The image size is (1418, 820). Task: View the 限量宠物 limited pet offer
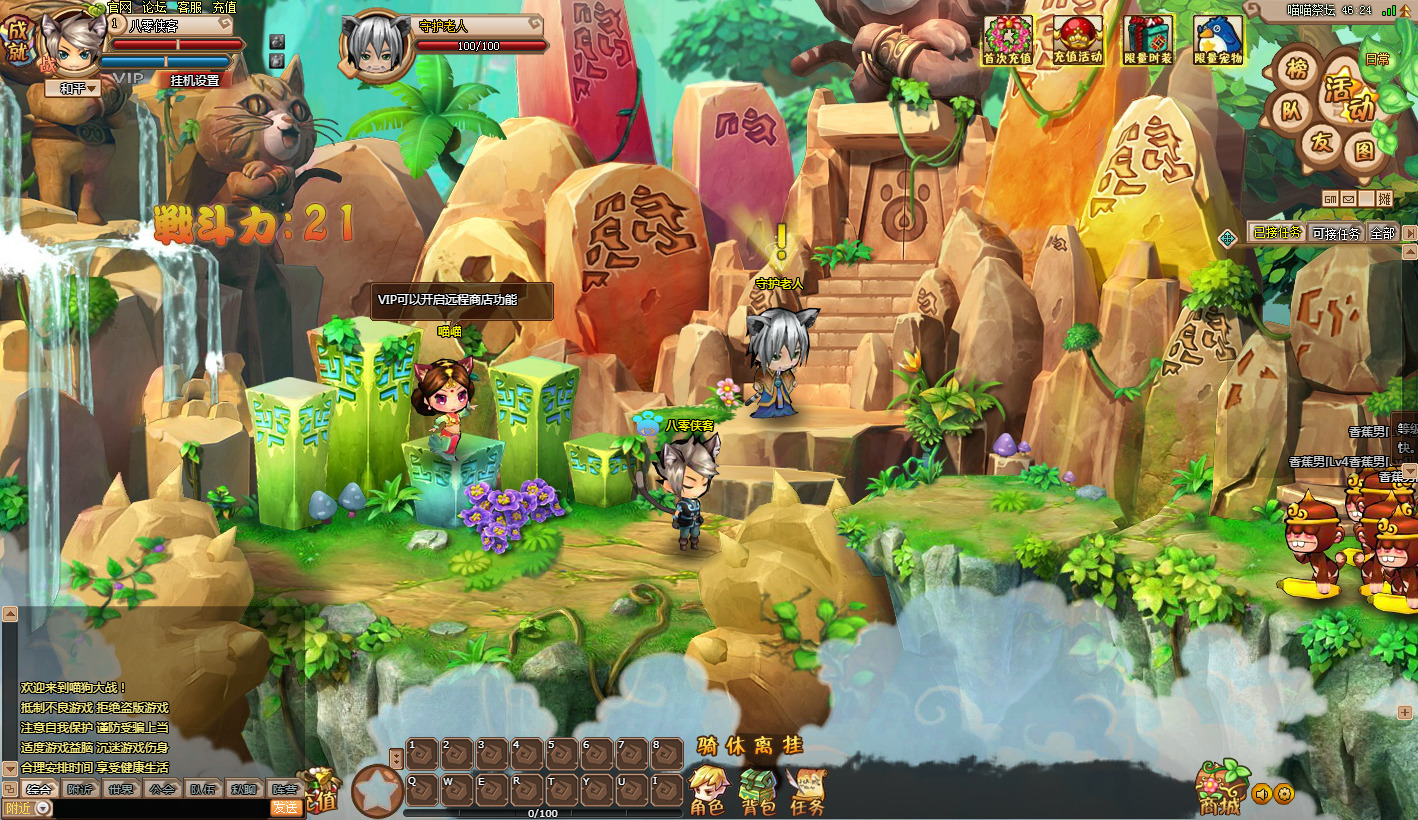tap(1218, 40)
